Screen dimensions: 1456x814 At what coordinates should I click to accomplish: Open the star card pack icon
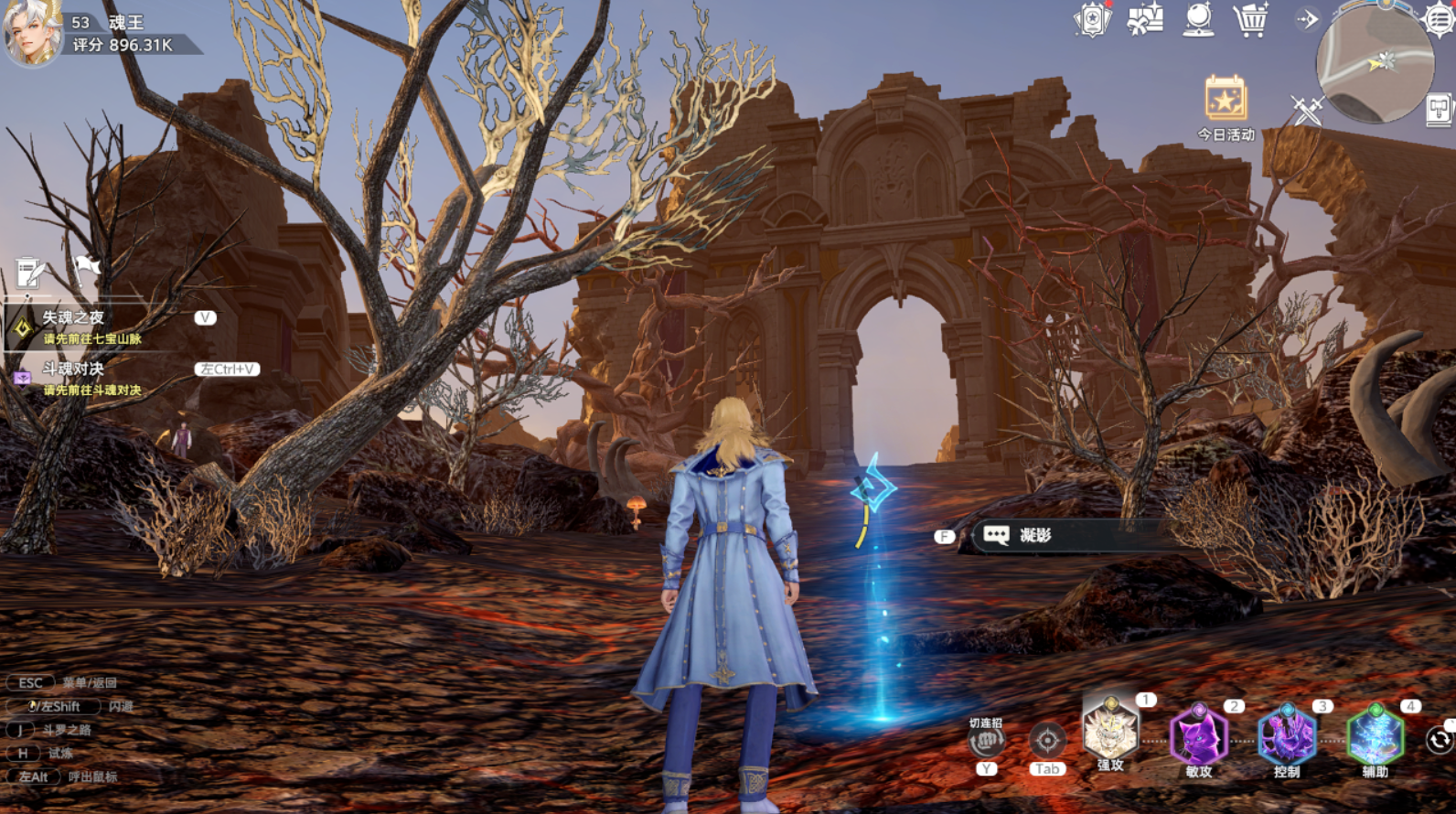point(1091,19)
